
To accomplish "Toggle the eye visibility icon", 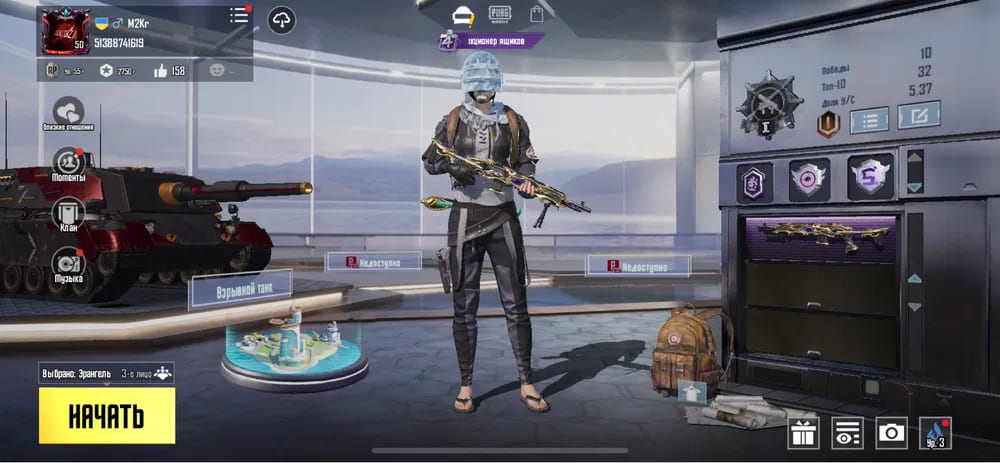I will [847, 433].
